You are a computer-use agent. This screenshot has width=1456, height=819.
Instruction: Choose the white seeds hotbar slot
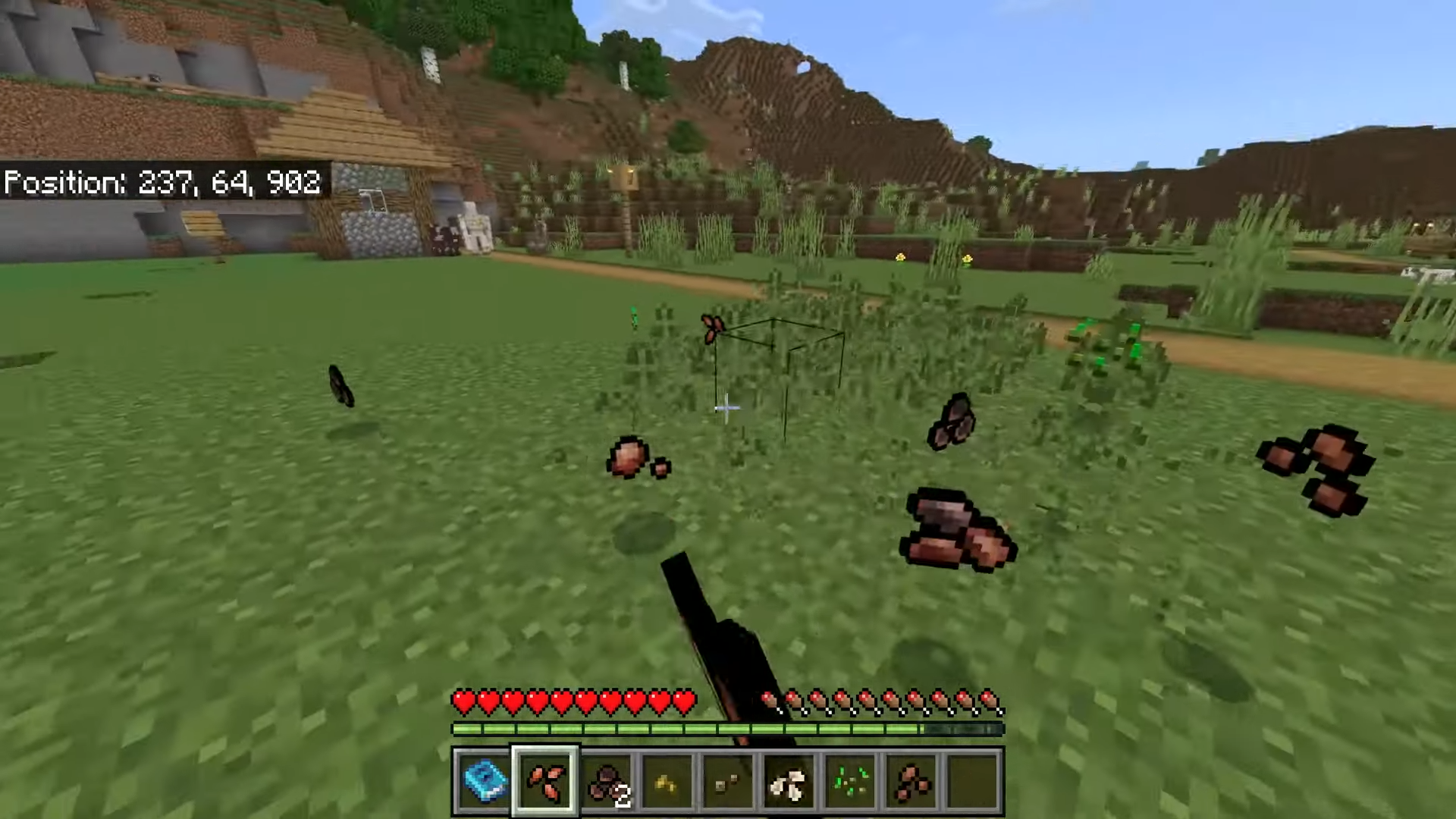click(789, 781)
